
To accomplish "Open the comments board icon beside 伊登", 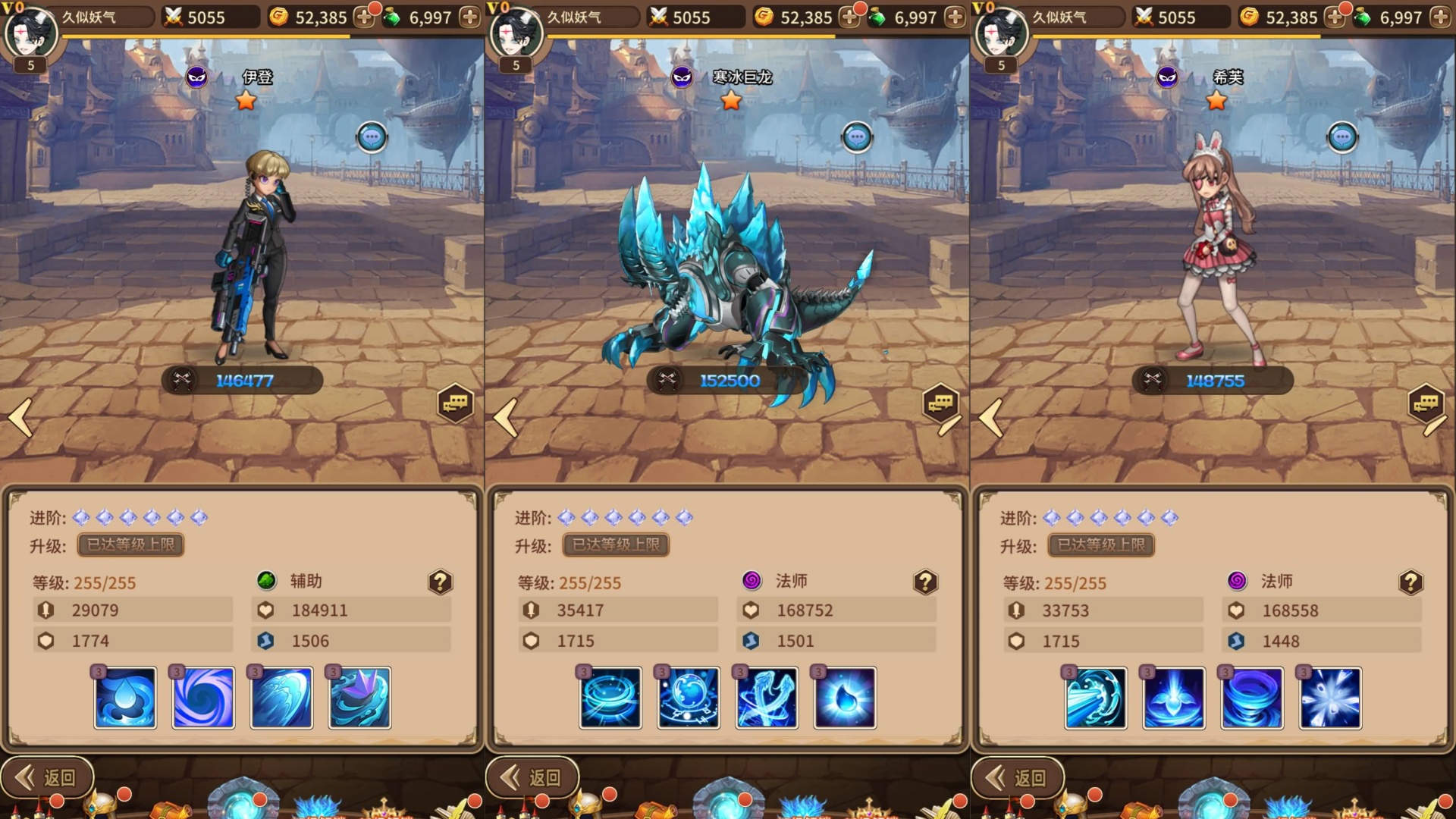I will point(455,403).
